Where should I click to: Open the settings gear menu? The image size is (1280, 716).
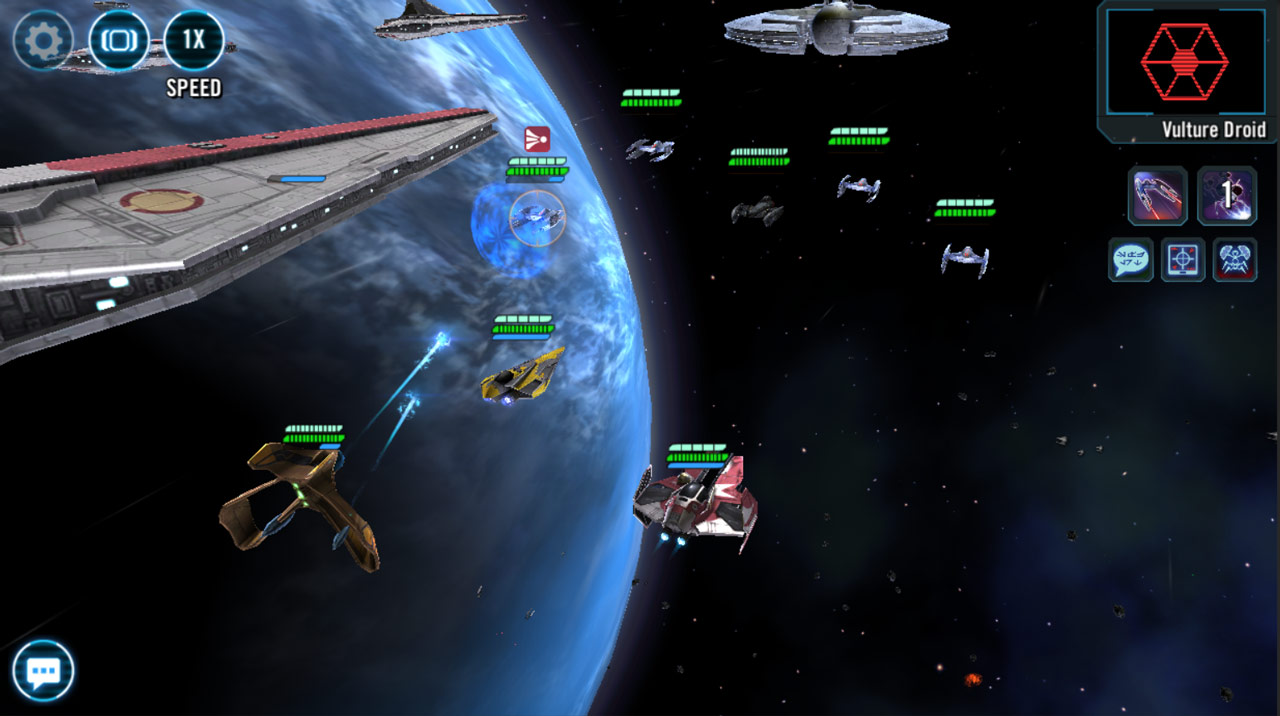(42, 41)
